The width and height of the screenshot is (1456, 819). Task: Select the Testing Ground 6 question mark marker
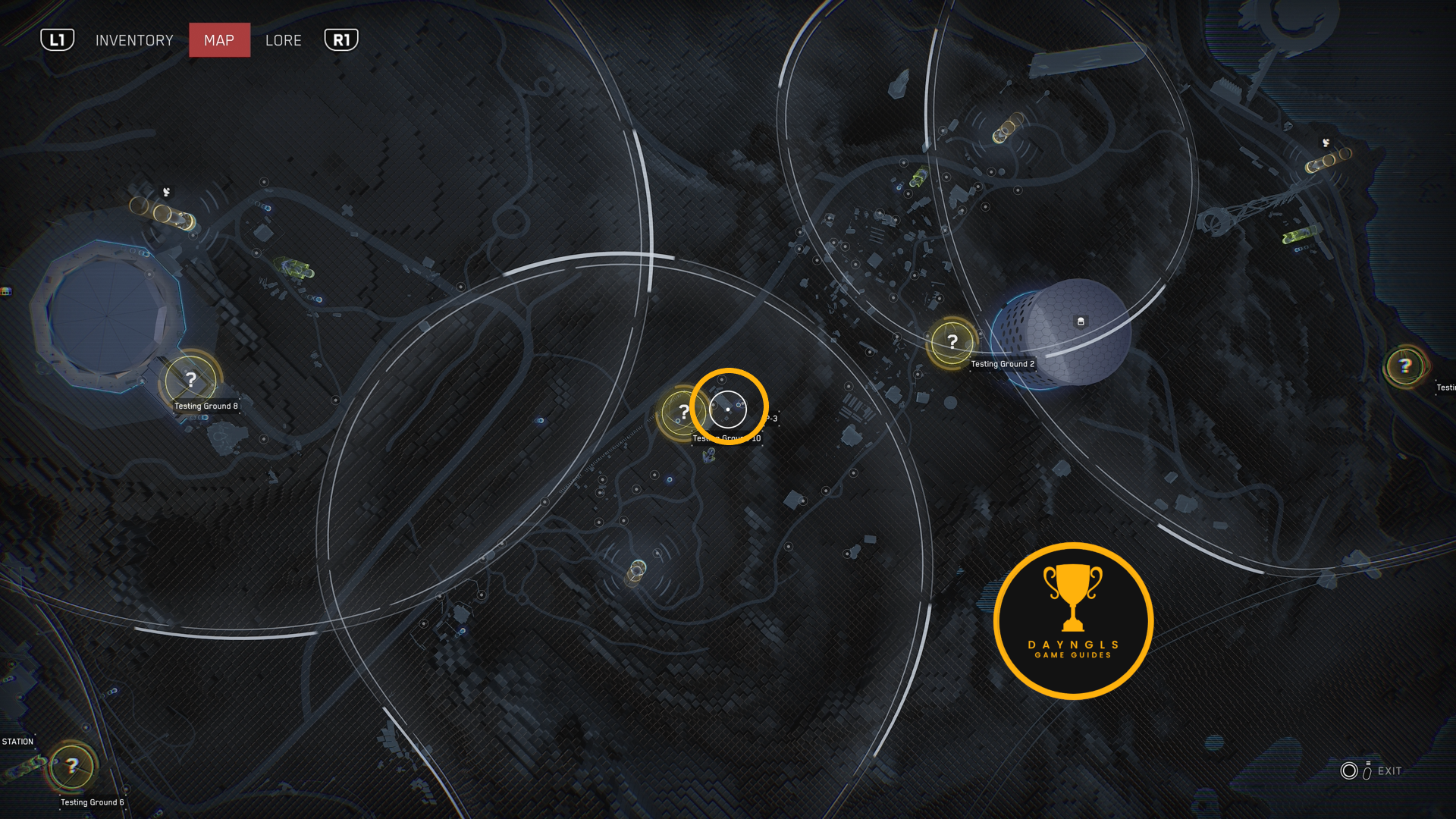72,766
